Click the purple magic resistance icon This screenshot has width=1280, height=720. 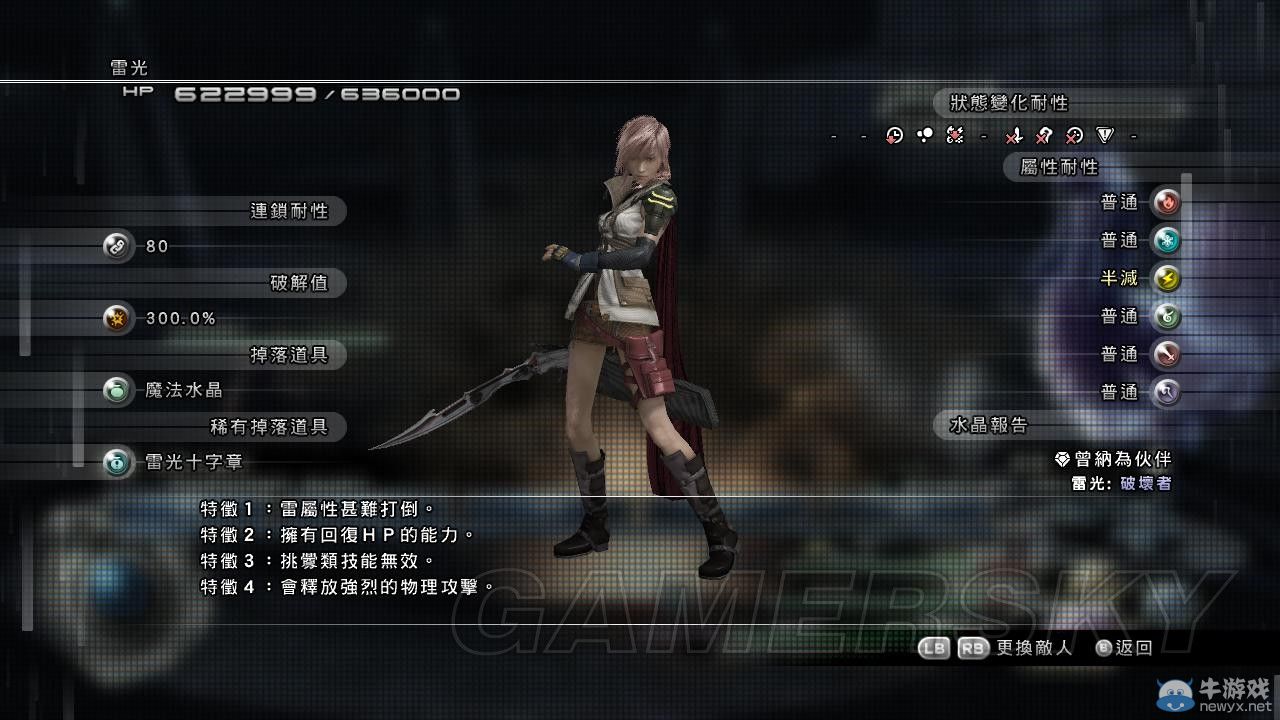tap(1165, 393)
